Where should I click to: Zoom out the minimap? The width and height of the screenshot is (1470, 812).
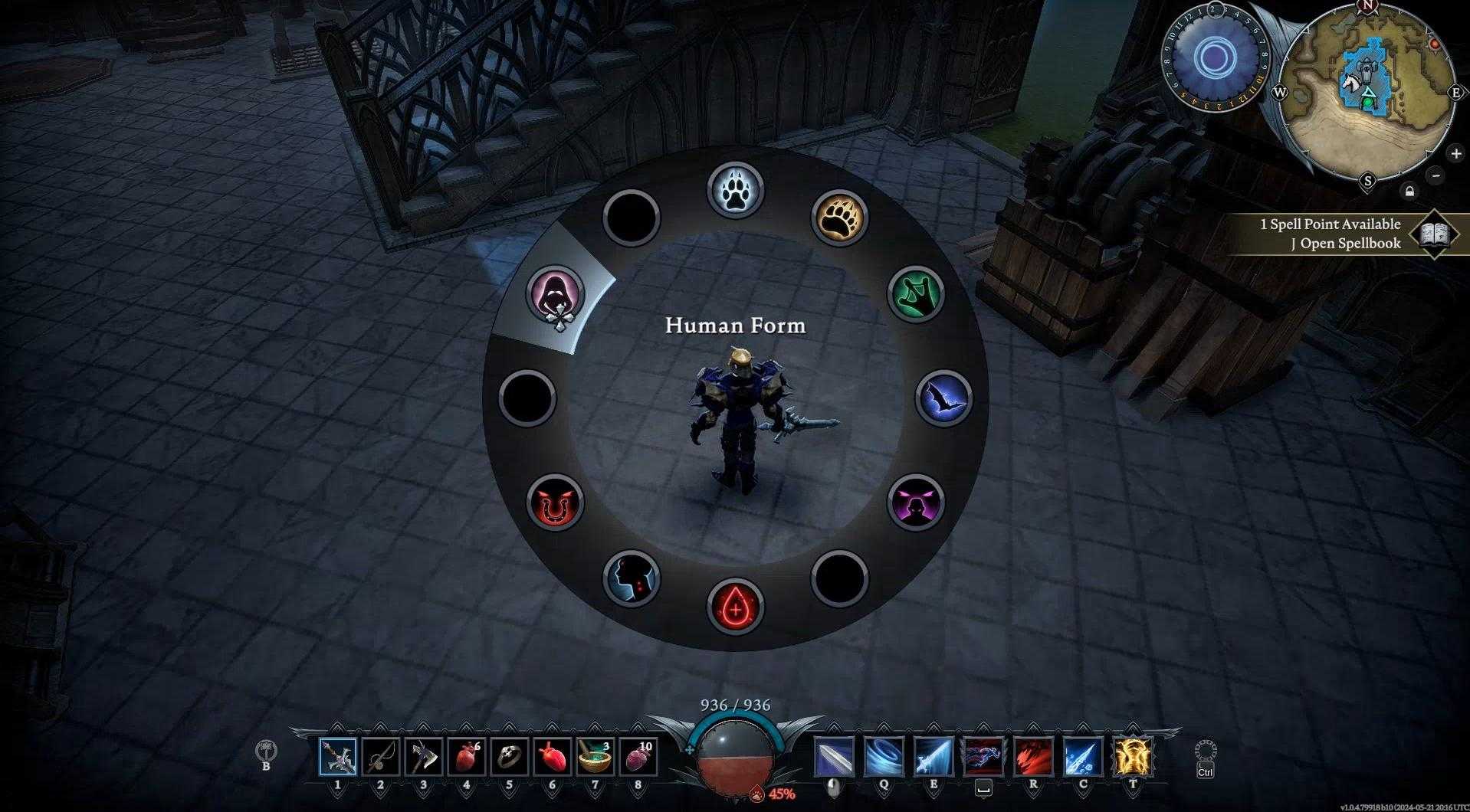[1436, 175]
